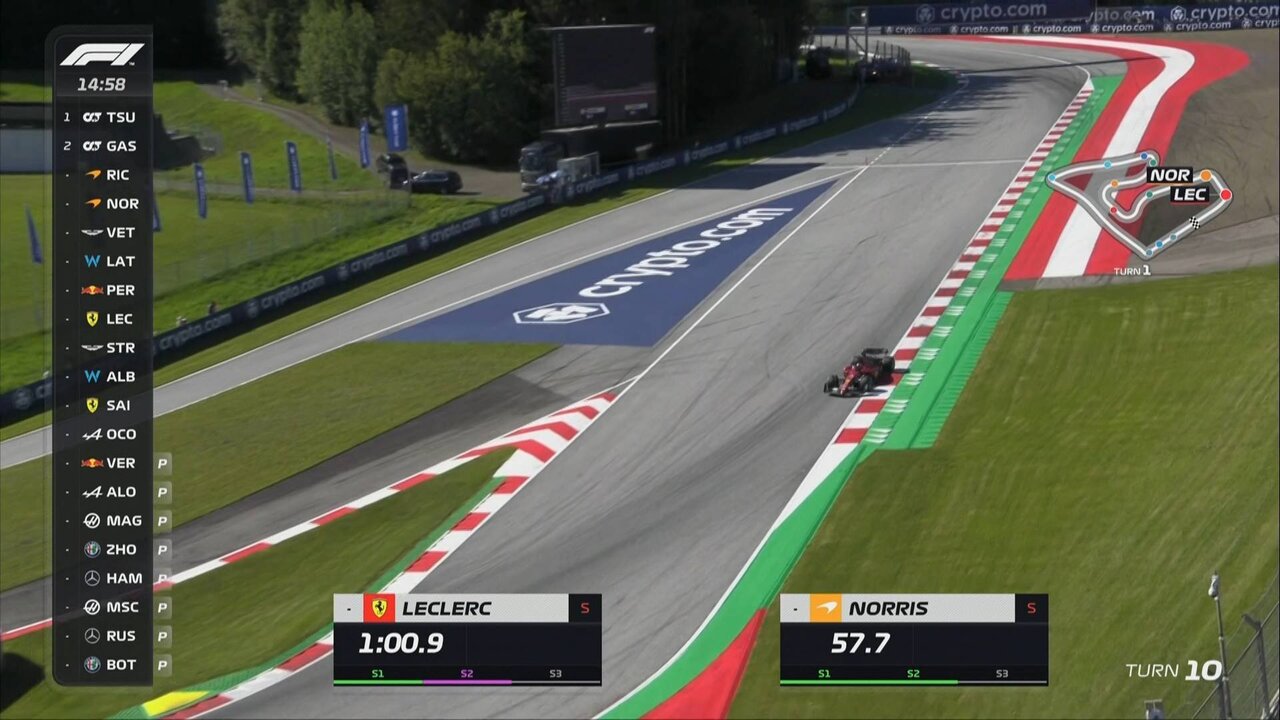Click the F1 logo atop the timing tower

tap(102, 55)
